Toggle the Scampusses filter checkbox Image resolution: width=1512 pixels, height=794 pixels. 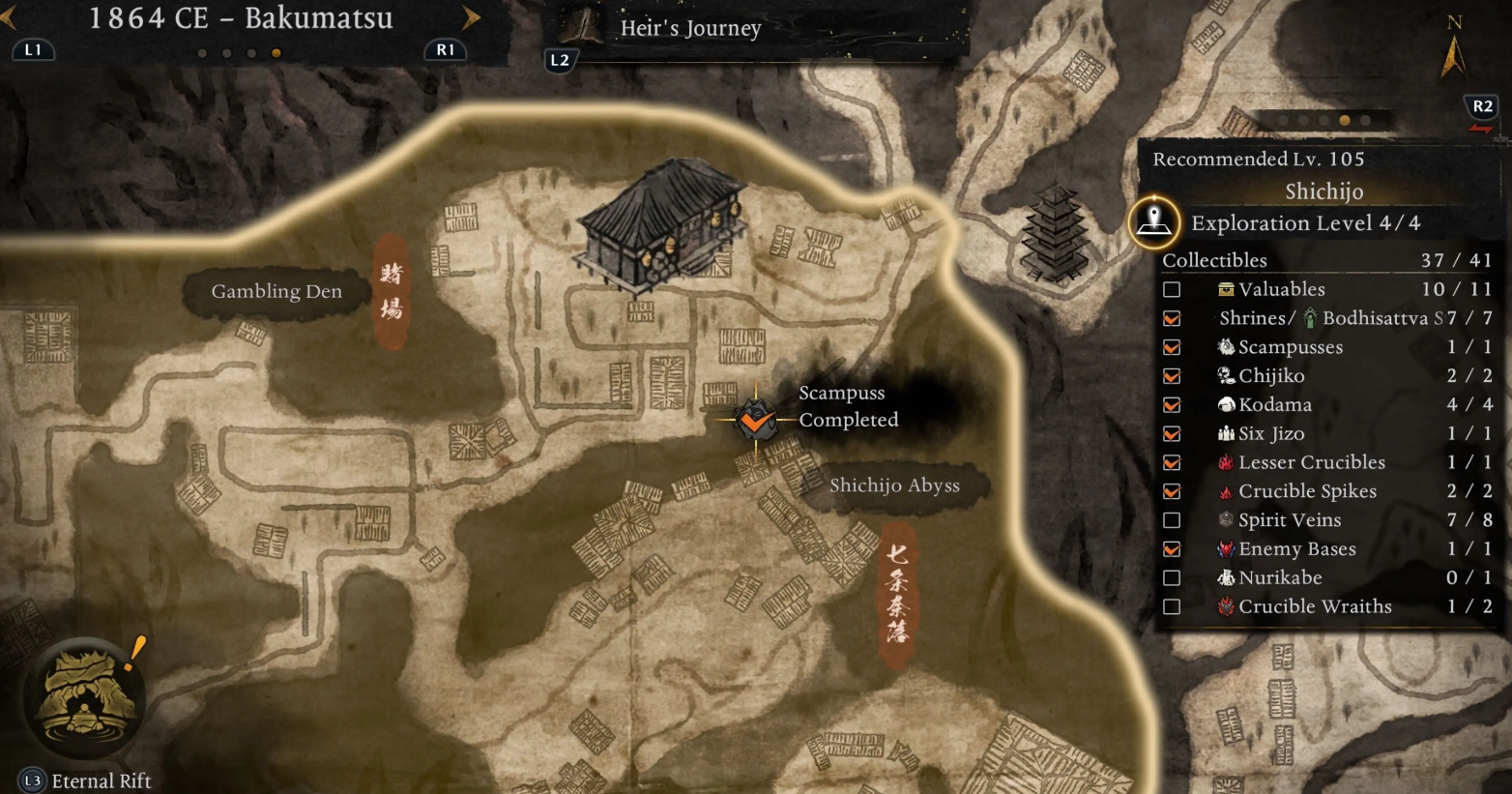1172,347
